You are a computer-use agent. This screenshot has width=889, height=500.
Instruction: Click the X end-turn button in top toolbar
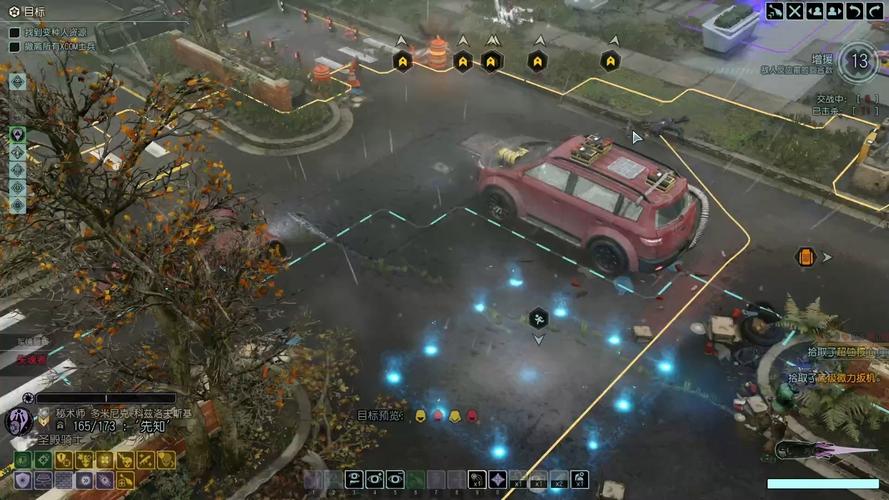tap(795, 11)
